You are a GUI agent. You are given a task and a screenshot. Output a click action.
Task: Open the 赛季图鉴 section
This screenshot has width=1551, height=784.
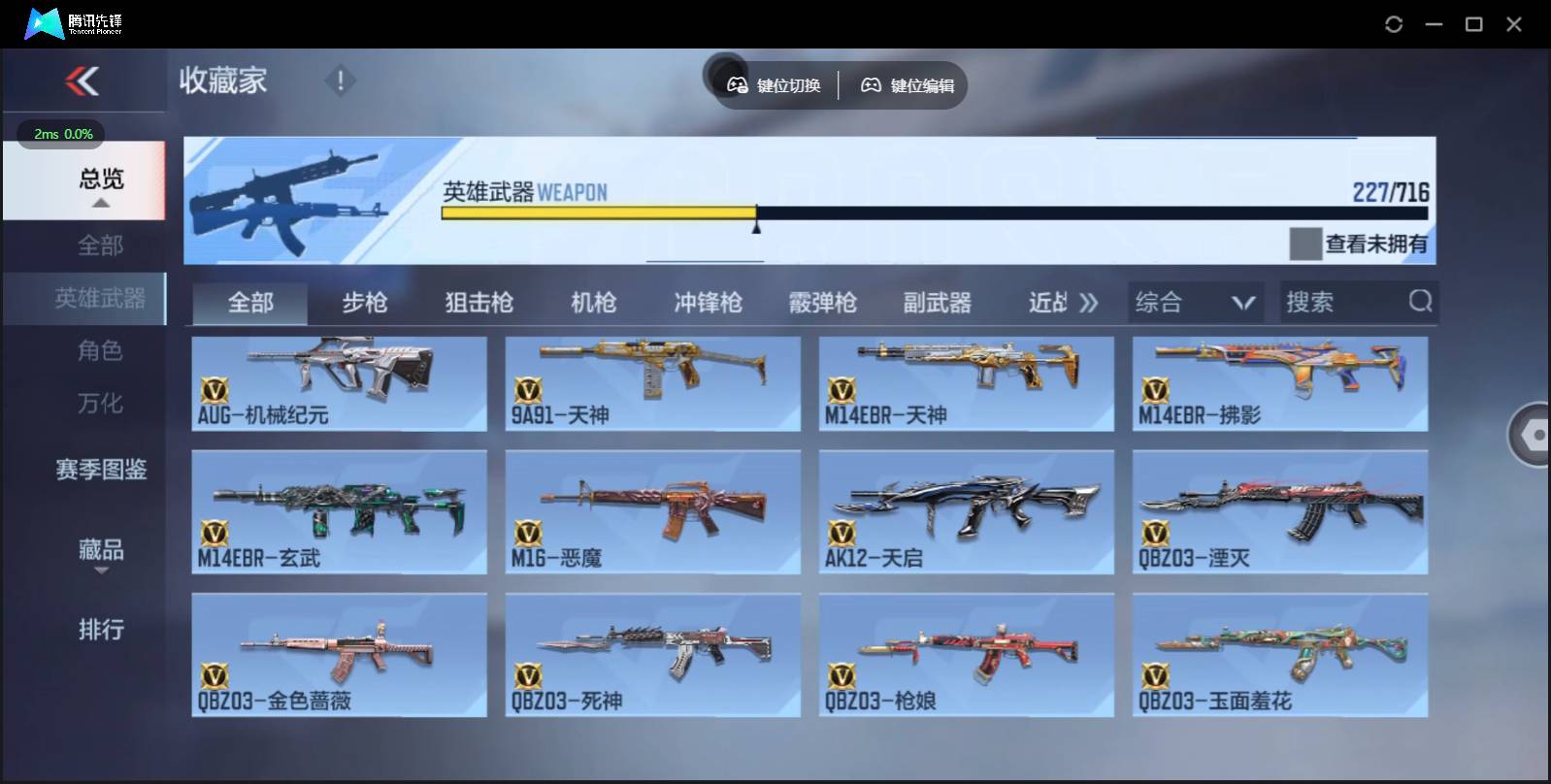(100, 470)
